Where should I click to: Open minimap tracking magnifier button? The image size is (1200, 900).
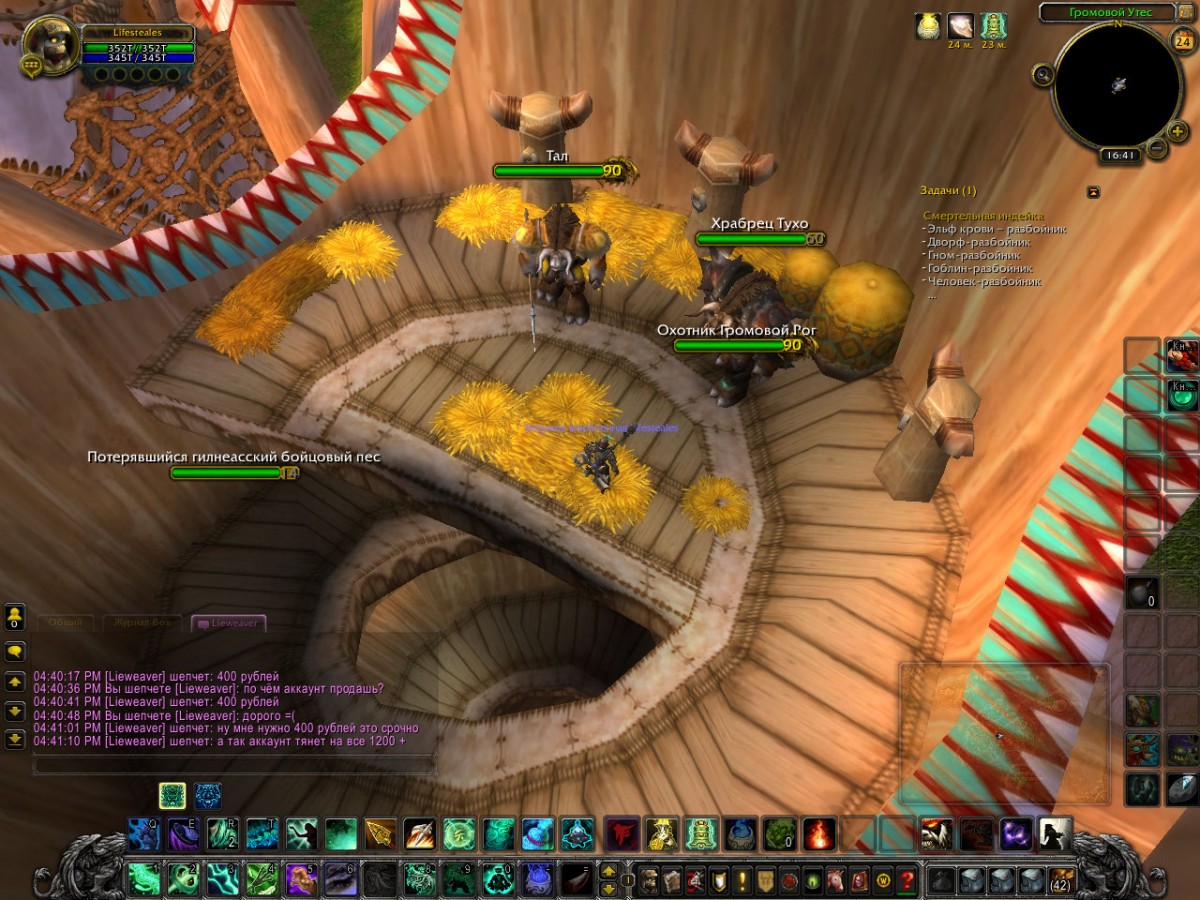[1044, 74]
